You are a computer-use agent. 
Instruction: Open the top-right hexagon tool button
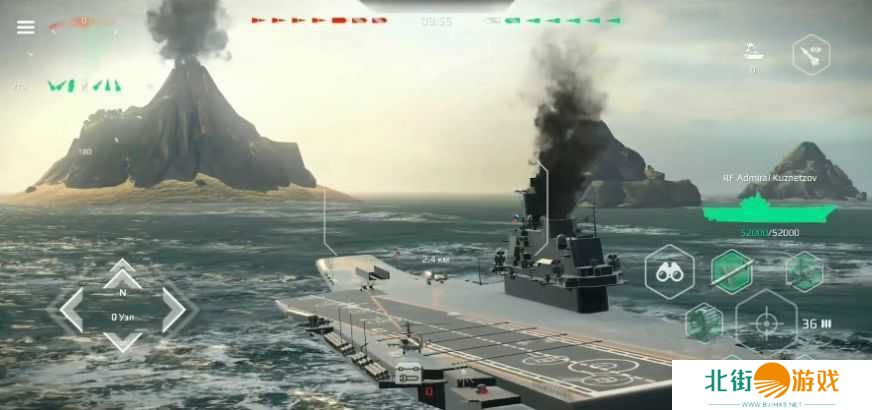(x=811, y=54)
